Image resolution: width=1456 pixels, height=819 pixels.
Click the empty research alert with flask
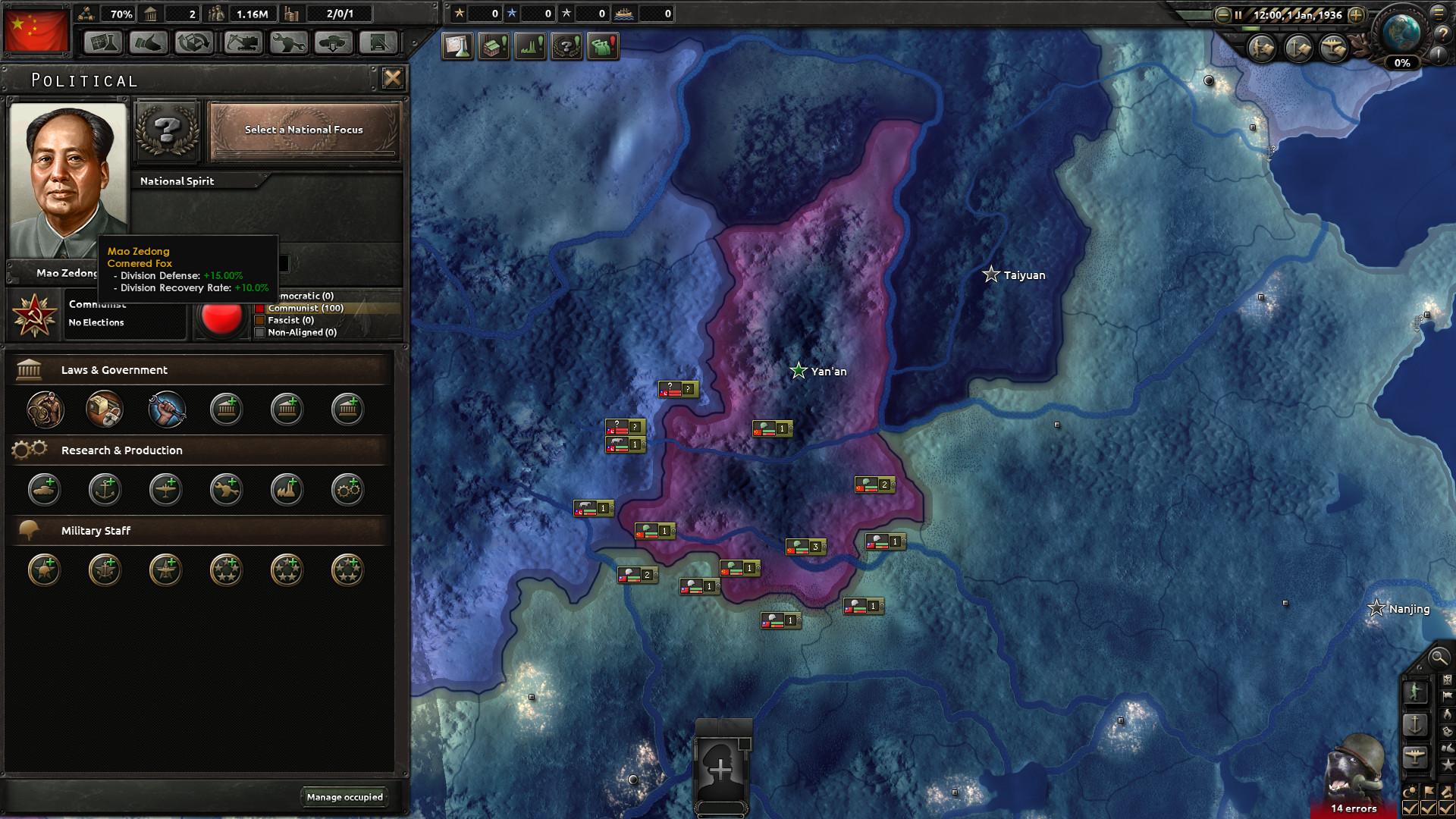click(x=458, y=46)
